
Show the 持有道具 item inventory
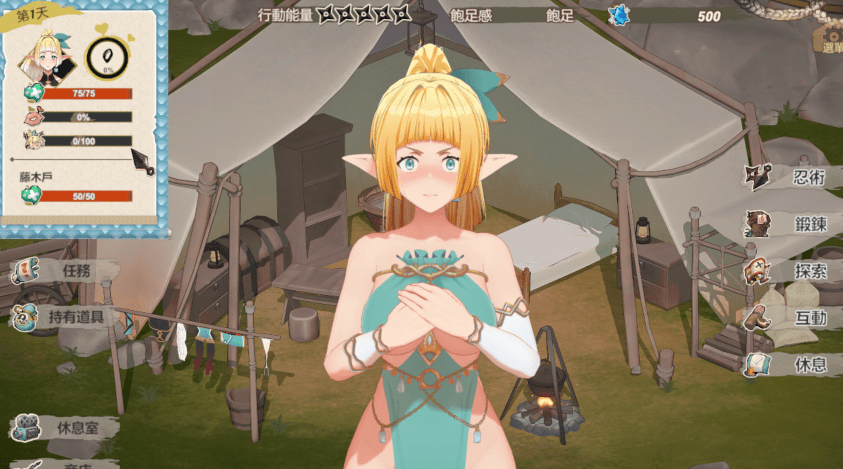point(65,318)
